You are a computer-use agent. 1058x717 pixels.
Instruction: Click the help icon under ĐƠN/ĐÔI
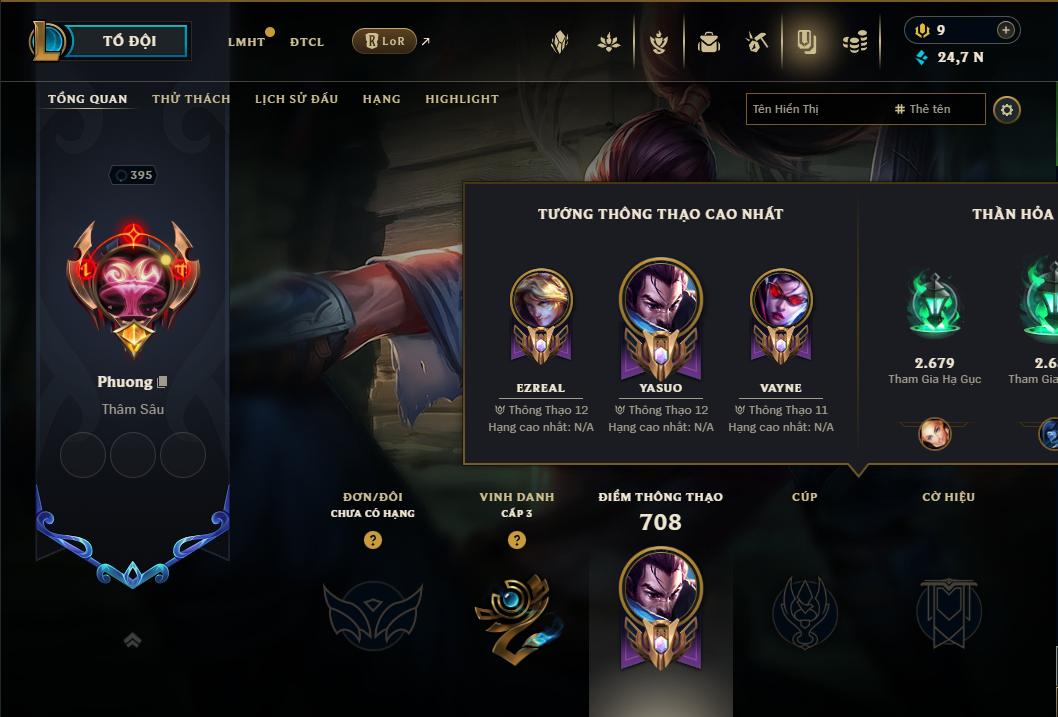(373, 540)
